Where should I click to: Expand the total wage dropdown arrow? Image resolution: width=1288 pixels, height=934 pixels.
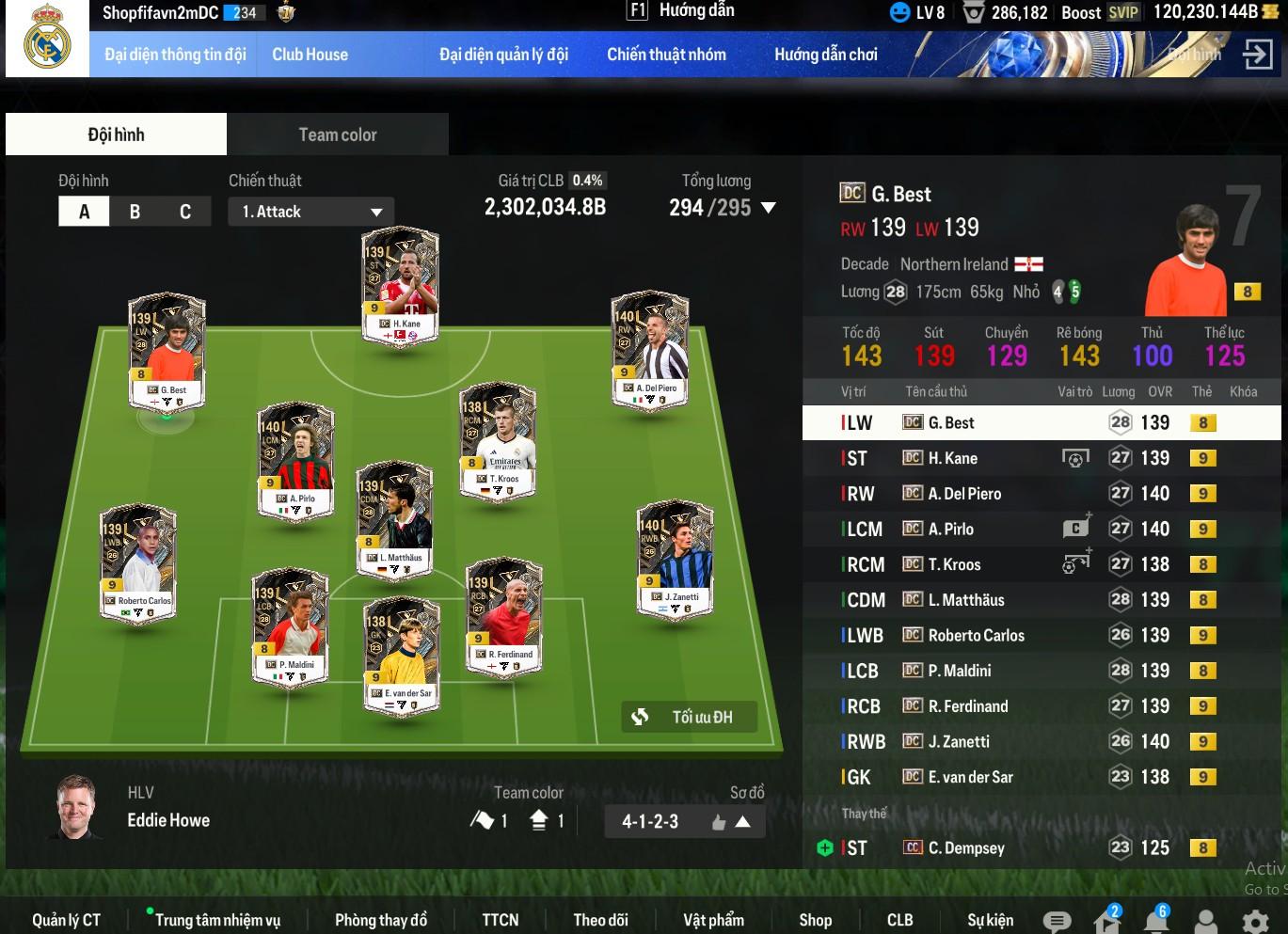[x=769, y=208]
